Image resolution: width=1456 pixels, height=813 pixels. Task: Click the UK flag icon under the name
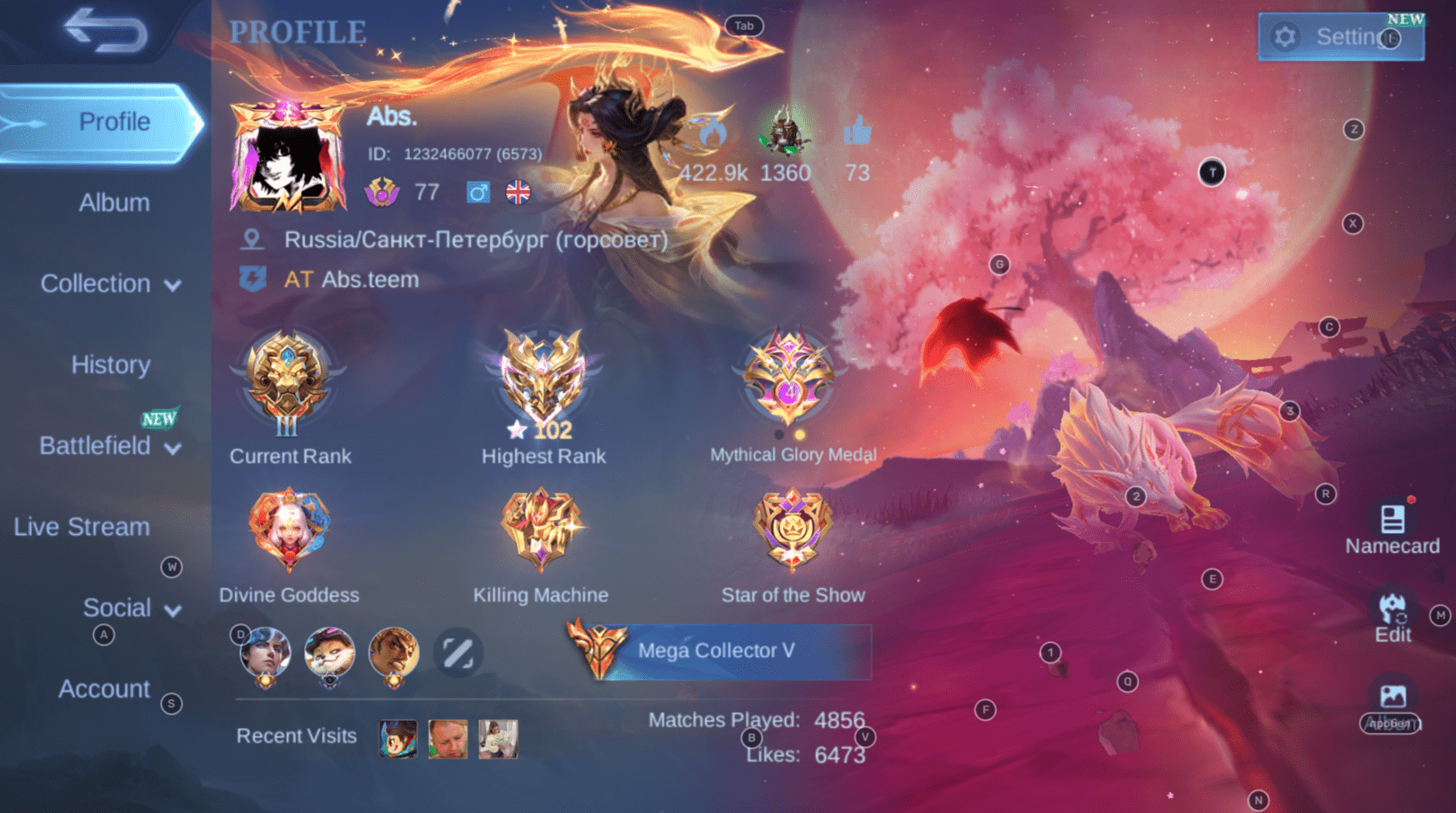pos(517,192)
